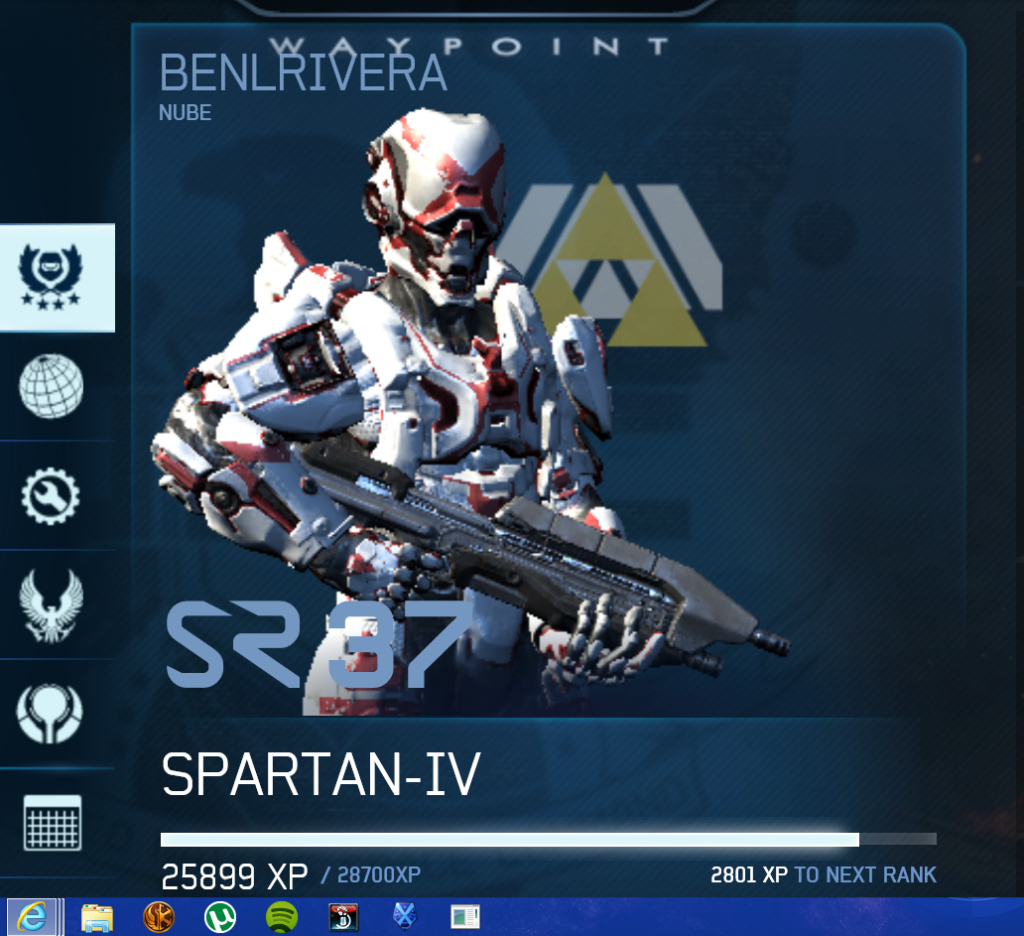Open Spotify from the taskbar
Viewport: 1024px width, 936px height.
tap(282, 917)
